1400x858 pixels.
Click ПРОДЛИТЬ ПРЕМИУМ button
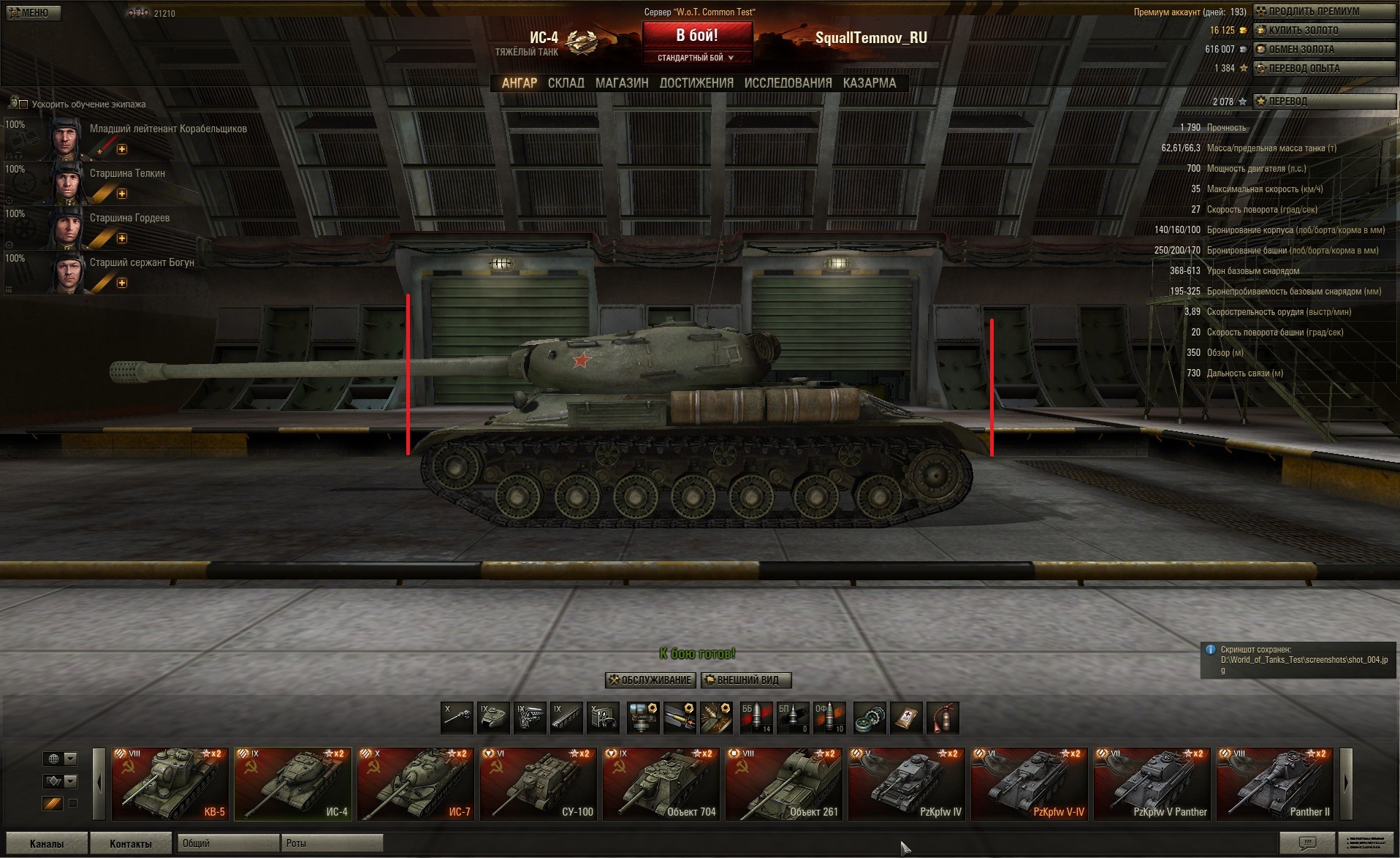(x=1324, y=11)
